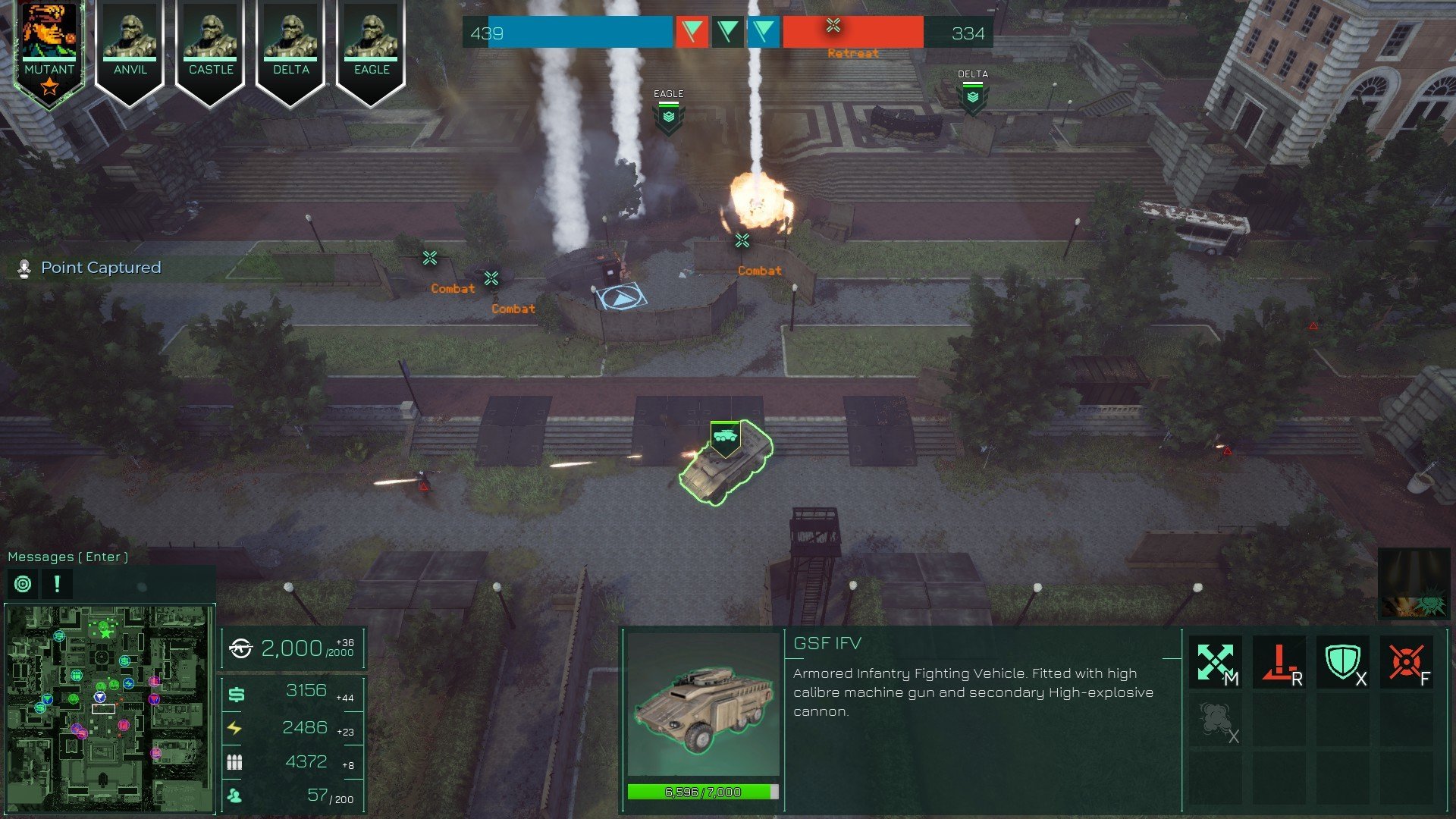
Task: Trigger the smoke cloud ability
Action: tap(1215, 721)
